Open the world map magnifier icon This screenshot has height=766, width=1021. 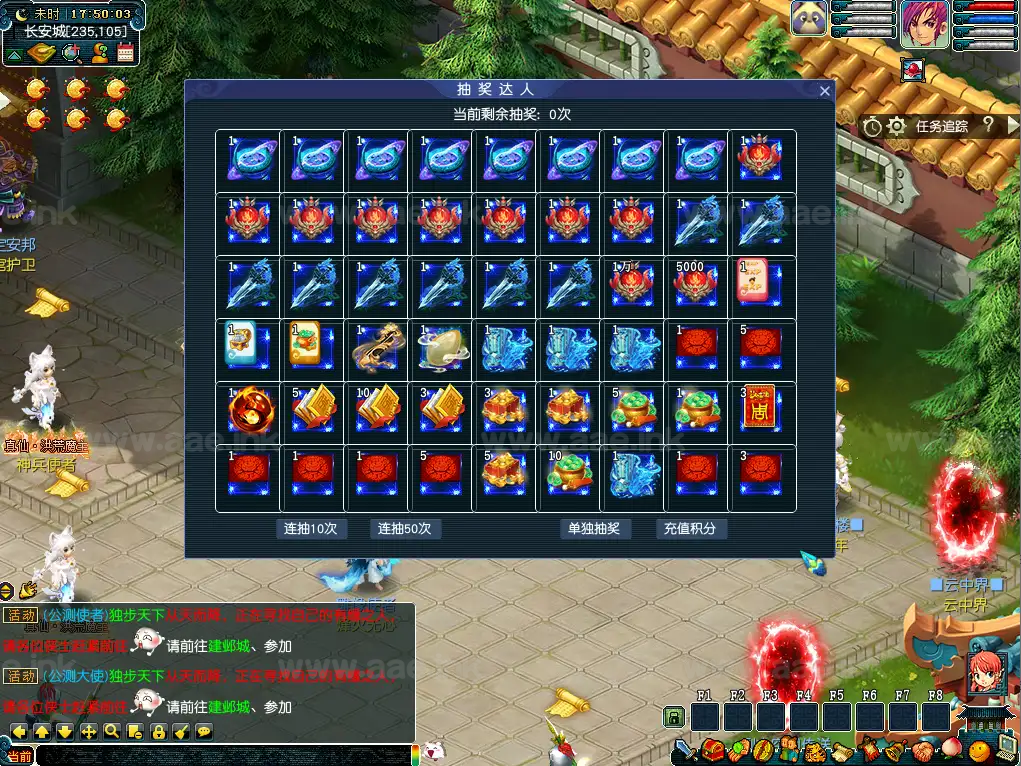coord(72,53)
